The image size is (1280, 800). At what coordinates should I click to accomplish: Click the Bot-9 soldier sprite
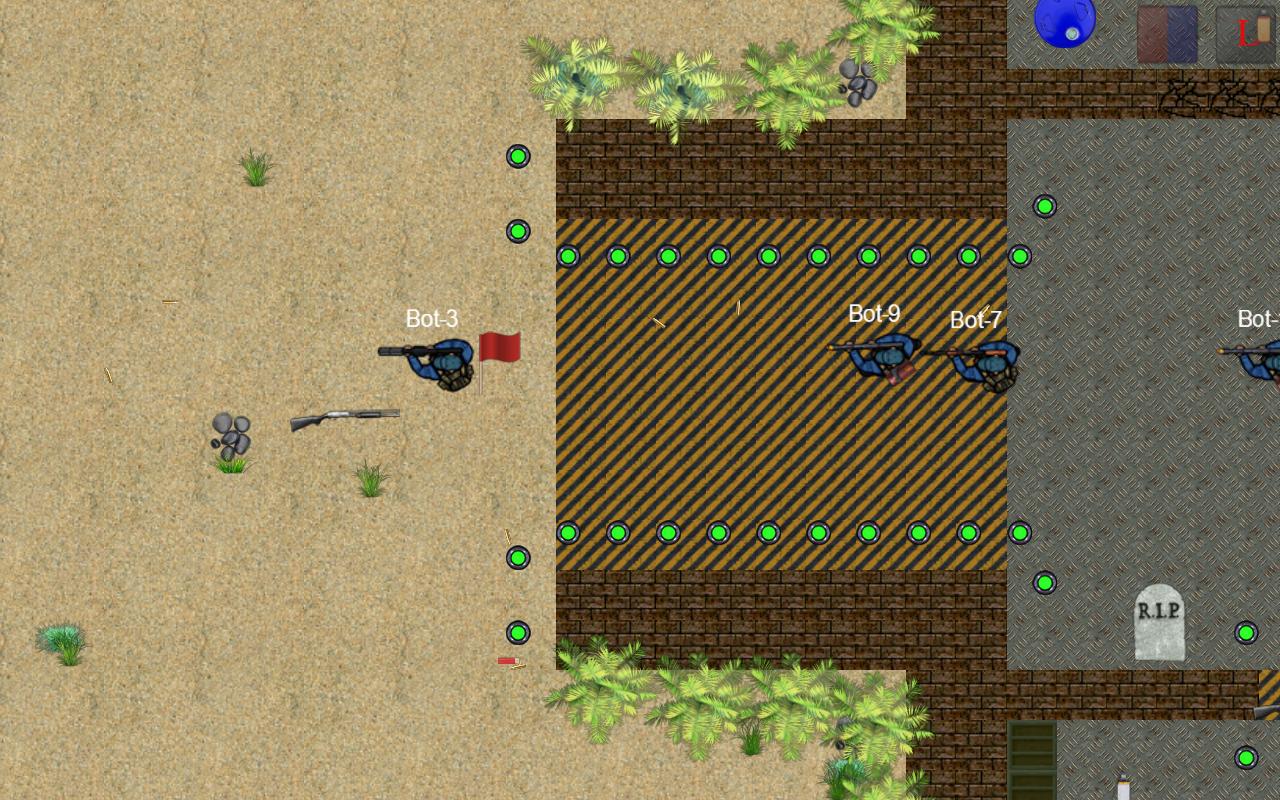880,360
